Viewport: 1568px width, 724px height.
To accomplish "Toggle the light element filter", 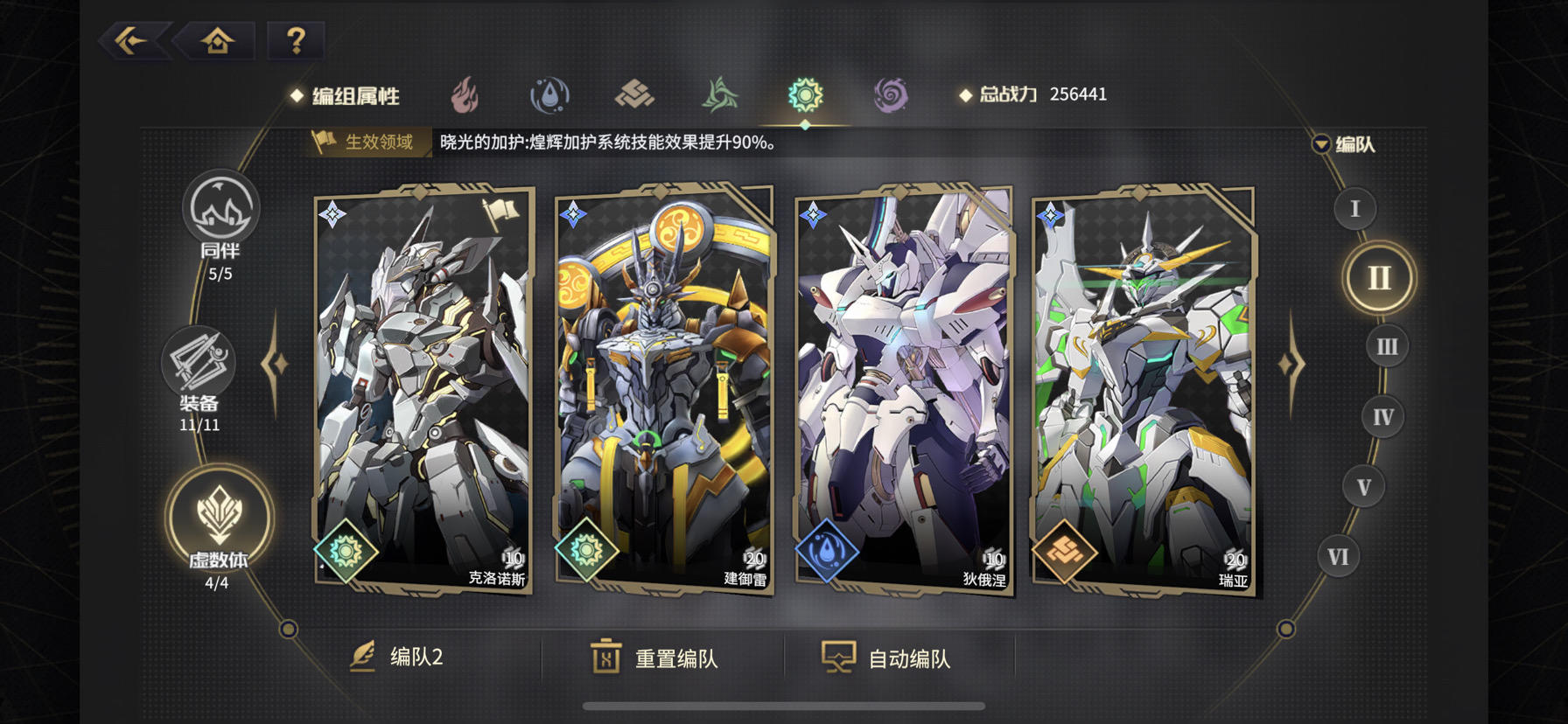I will (x=805, y=94).
